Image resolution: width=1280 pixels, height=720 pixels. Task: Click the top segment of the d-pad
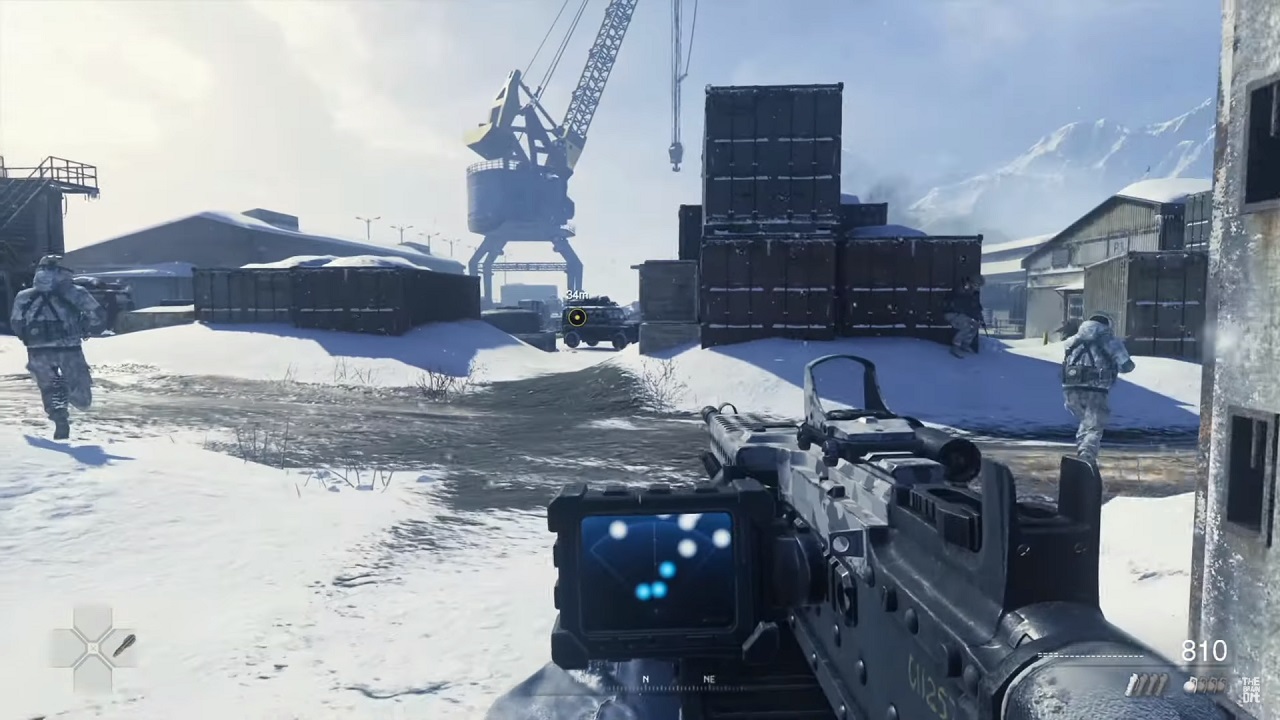coord(92,617)
